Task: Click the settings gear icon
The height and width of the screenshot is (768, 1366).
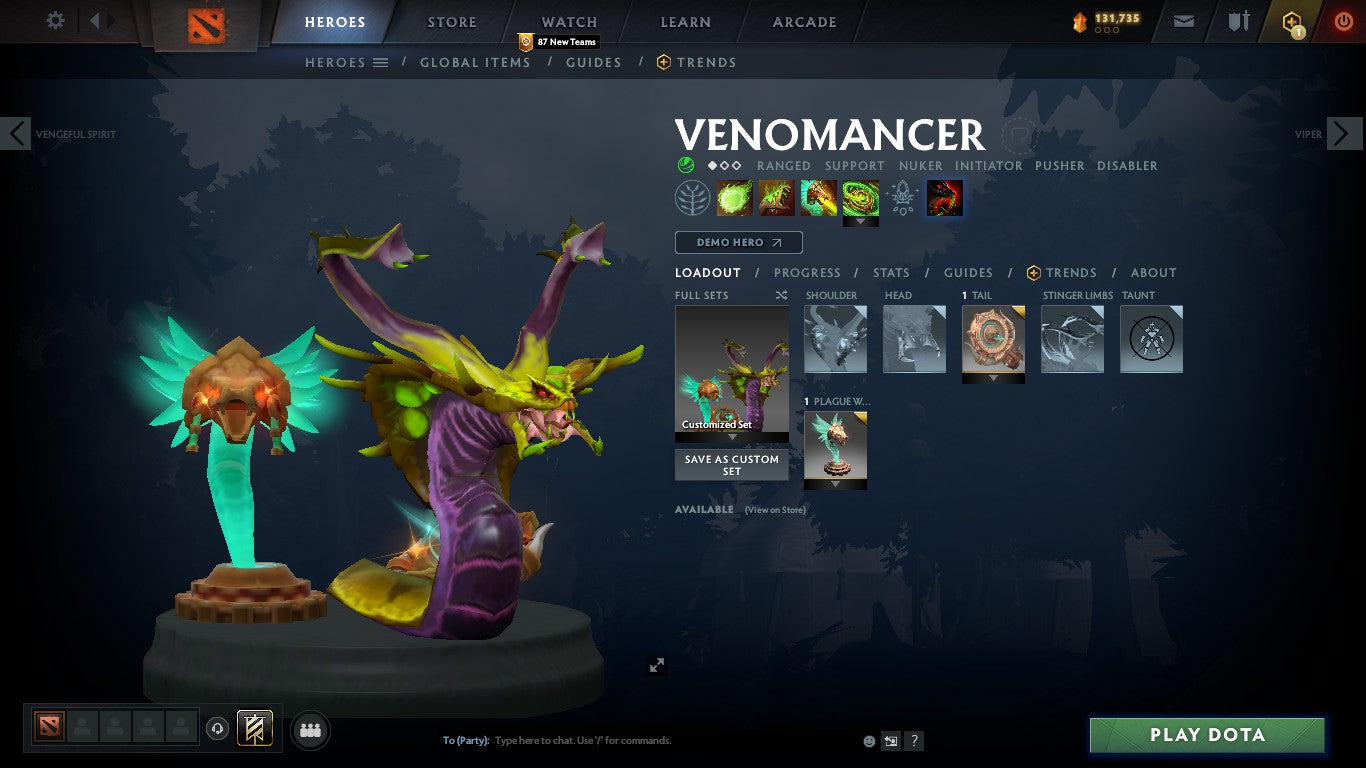Action: pos(55,20)
